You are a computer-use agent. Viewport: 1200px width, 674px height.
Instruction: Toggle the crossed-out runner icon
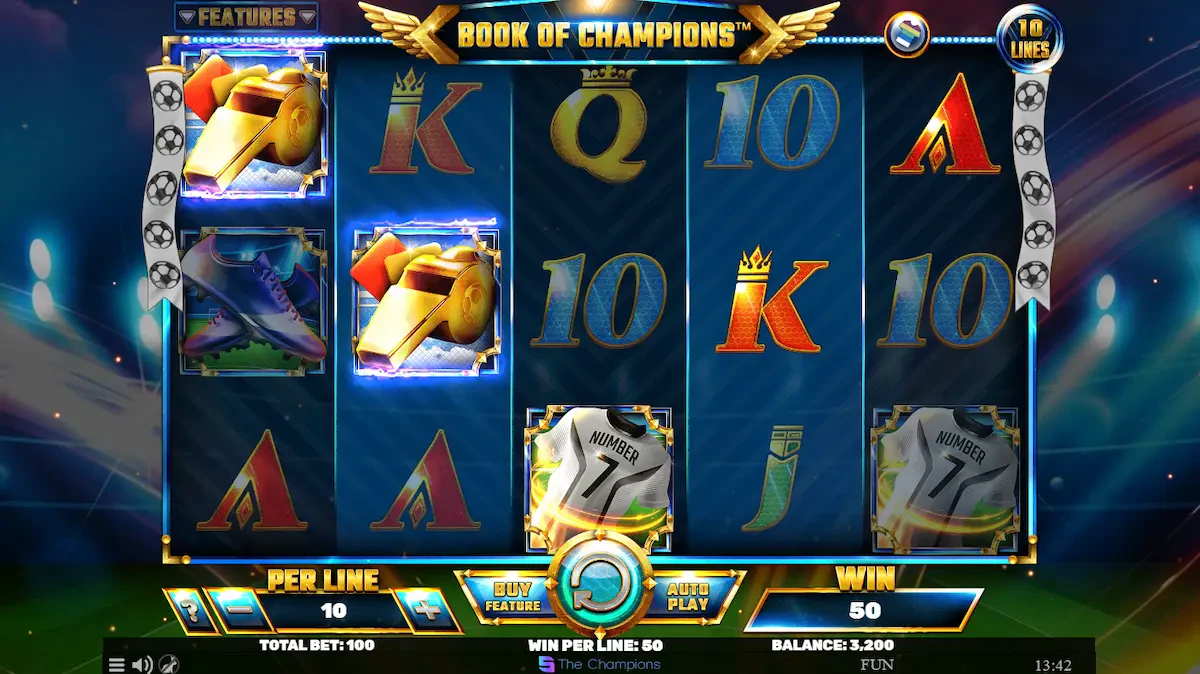169,664
